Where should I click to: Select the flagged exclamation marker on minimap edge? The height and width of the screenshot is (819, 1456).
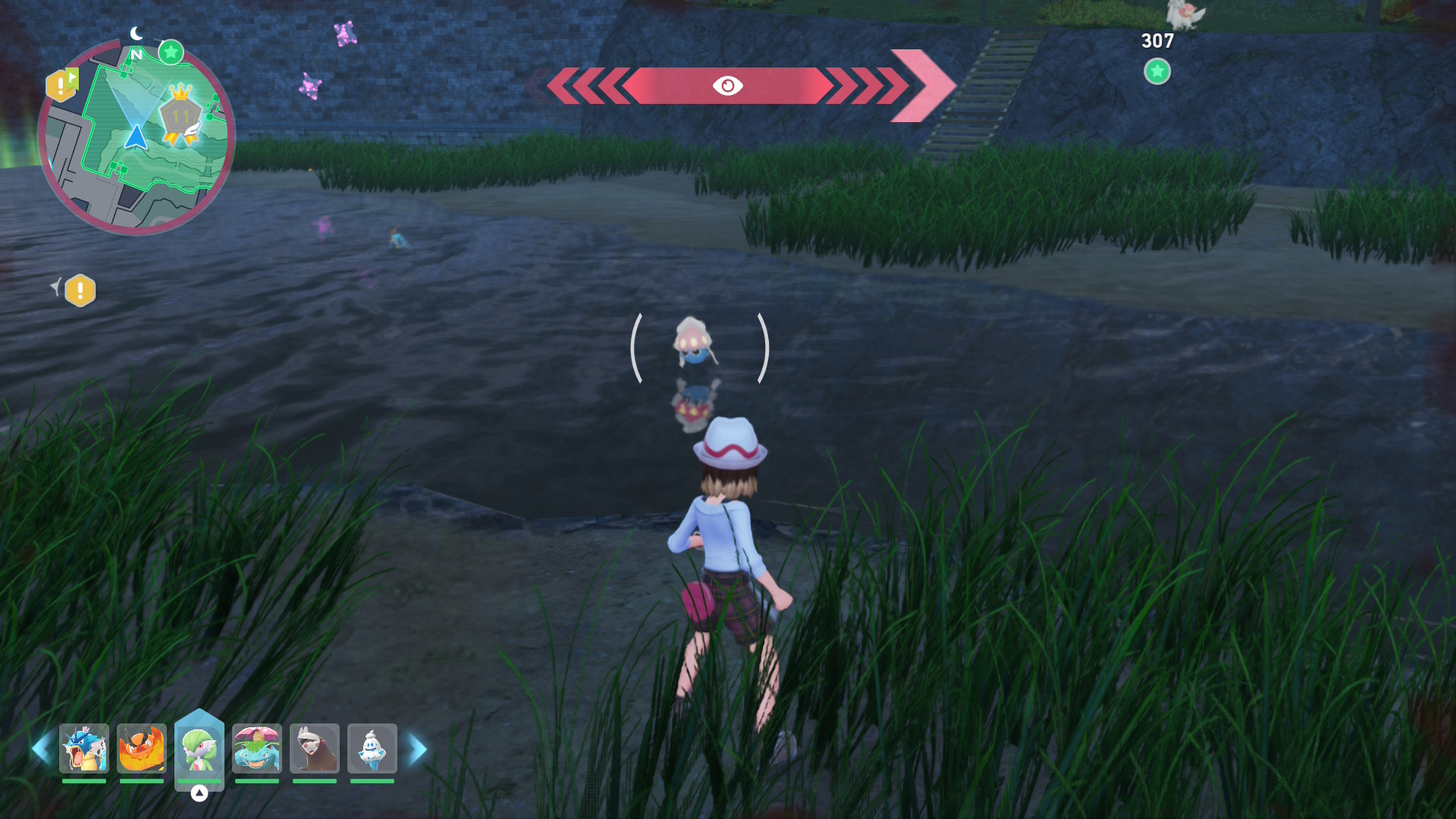(61, 85)
